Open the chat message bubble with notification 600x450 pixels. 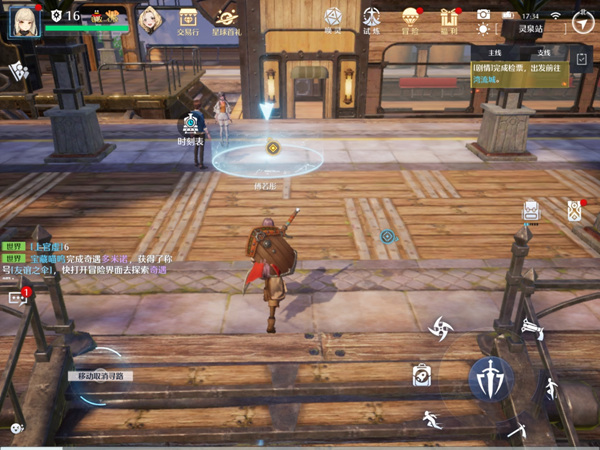click(19, 297)
